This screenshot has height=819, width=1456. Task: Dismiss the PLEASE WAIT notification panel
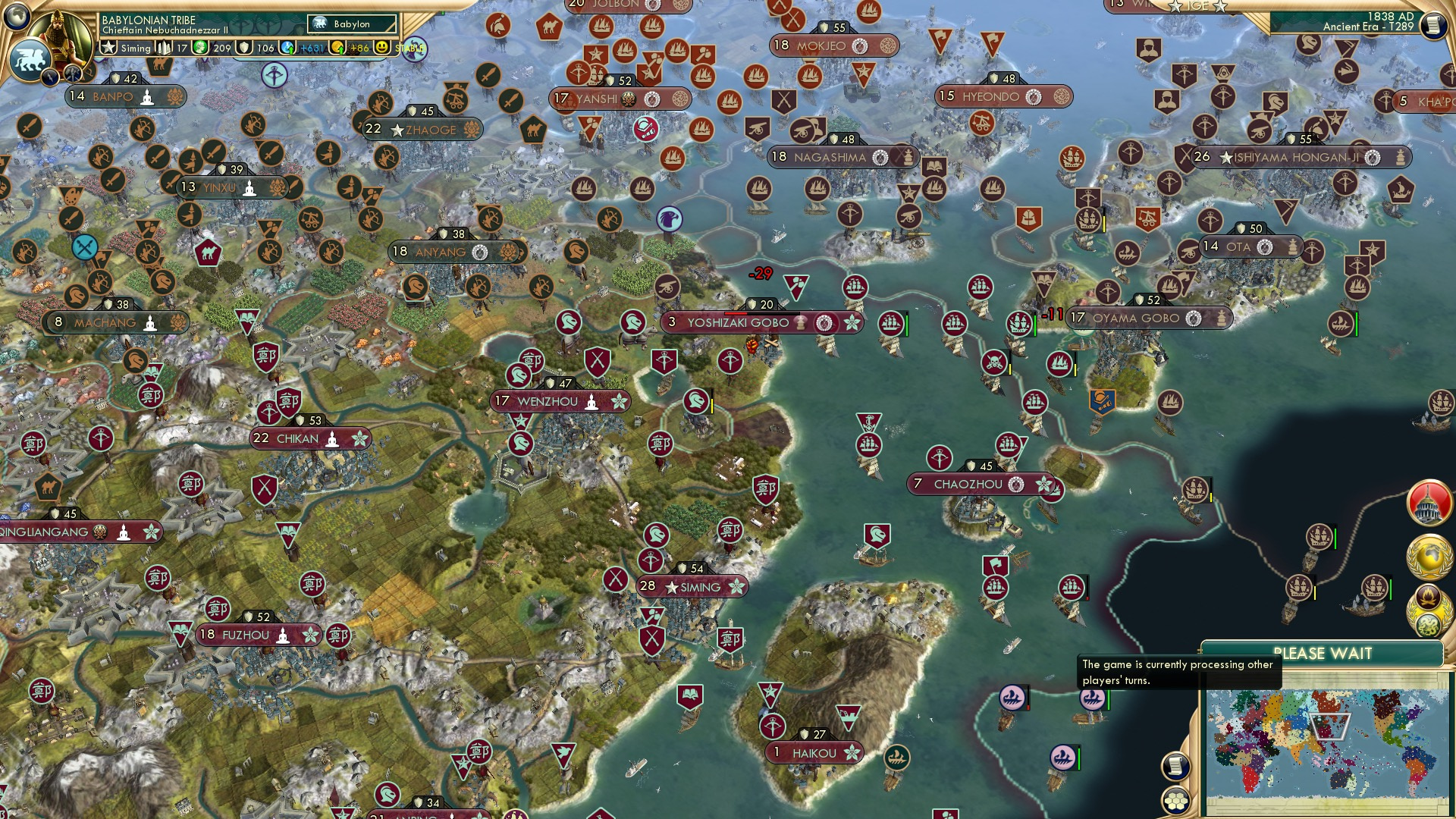point(1324,652)
